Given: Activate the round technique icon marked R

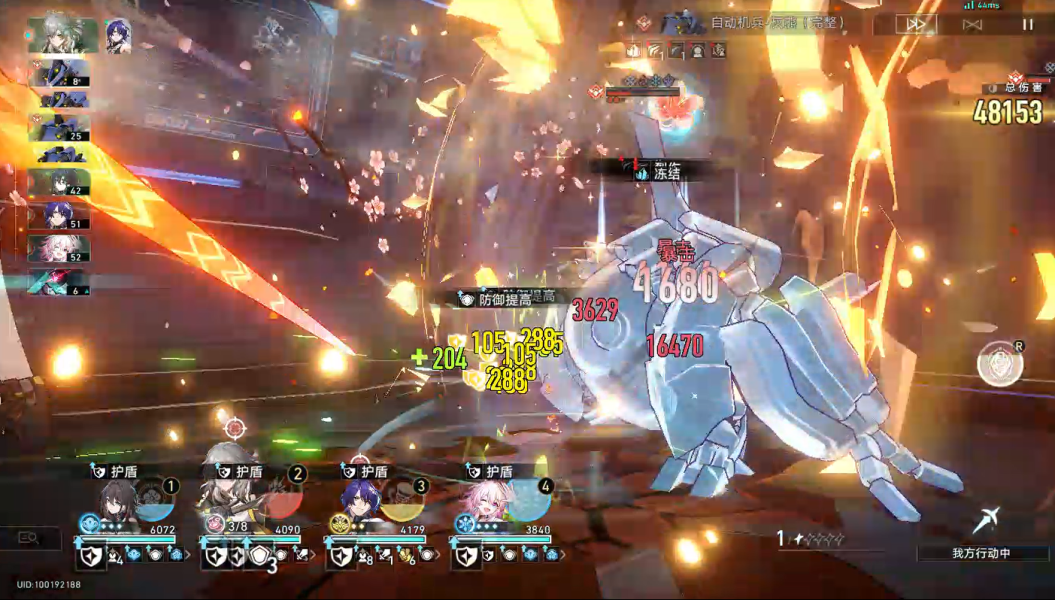Looking at the screenshot, I should [x=997, y=363].
